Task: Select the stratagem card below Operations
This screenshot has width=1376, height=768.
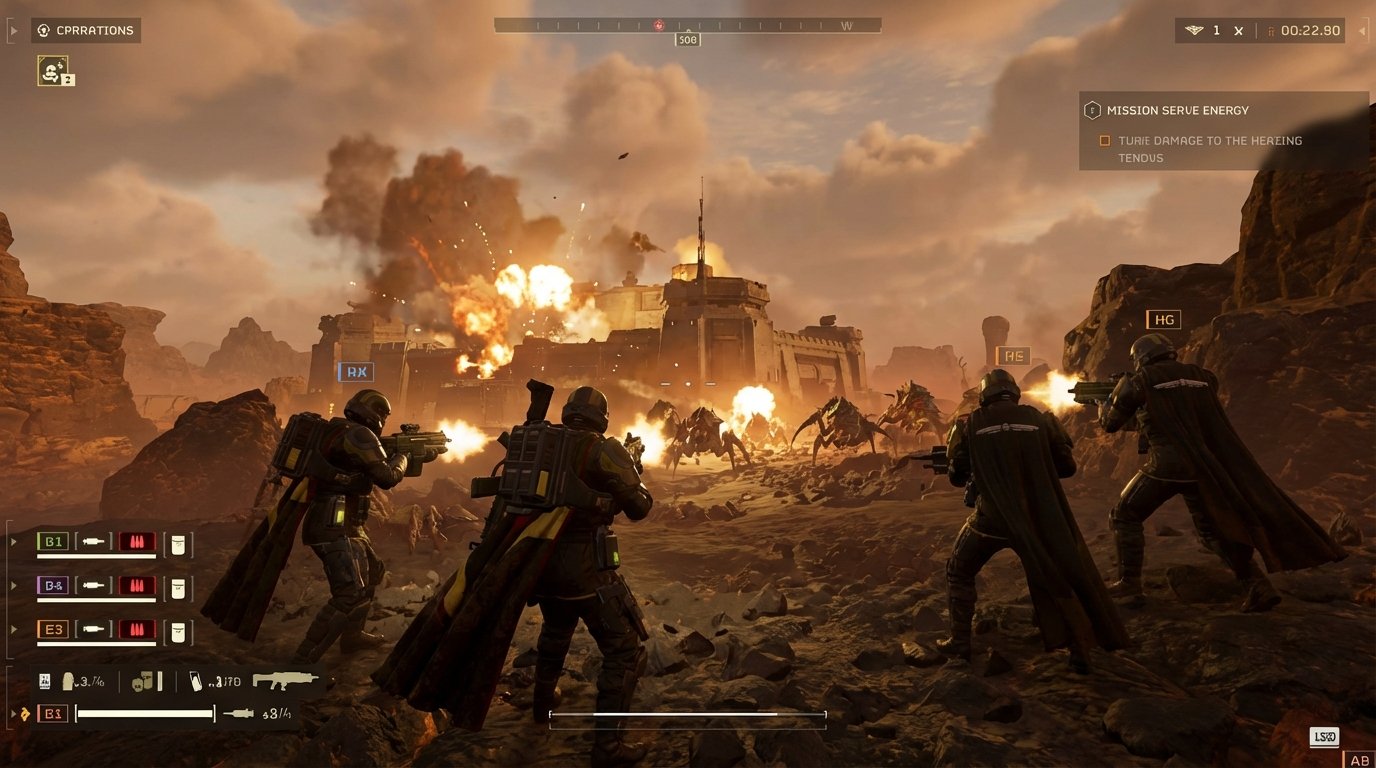Action: (x=55, y=70)
